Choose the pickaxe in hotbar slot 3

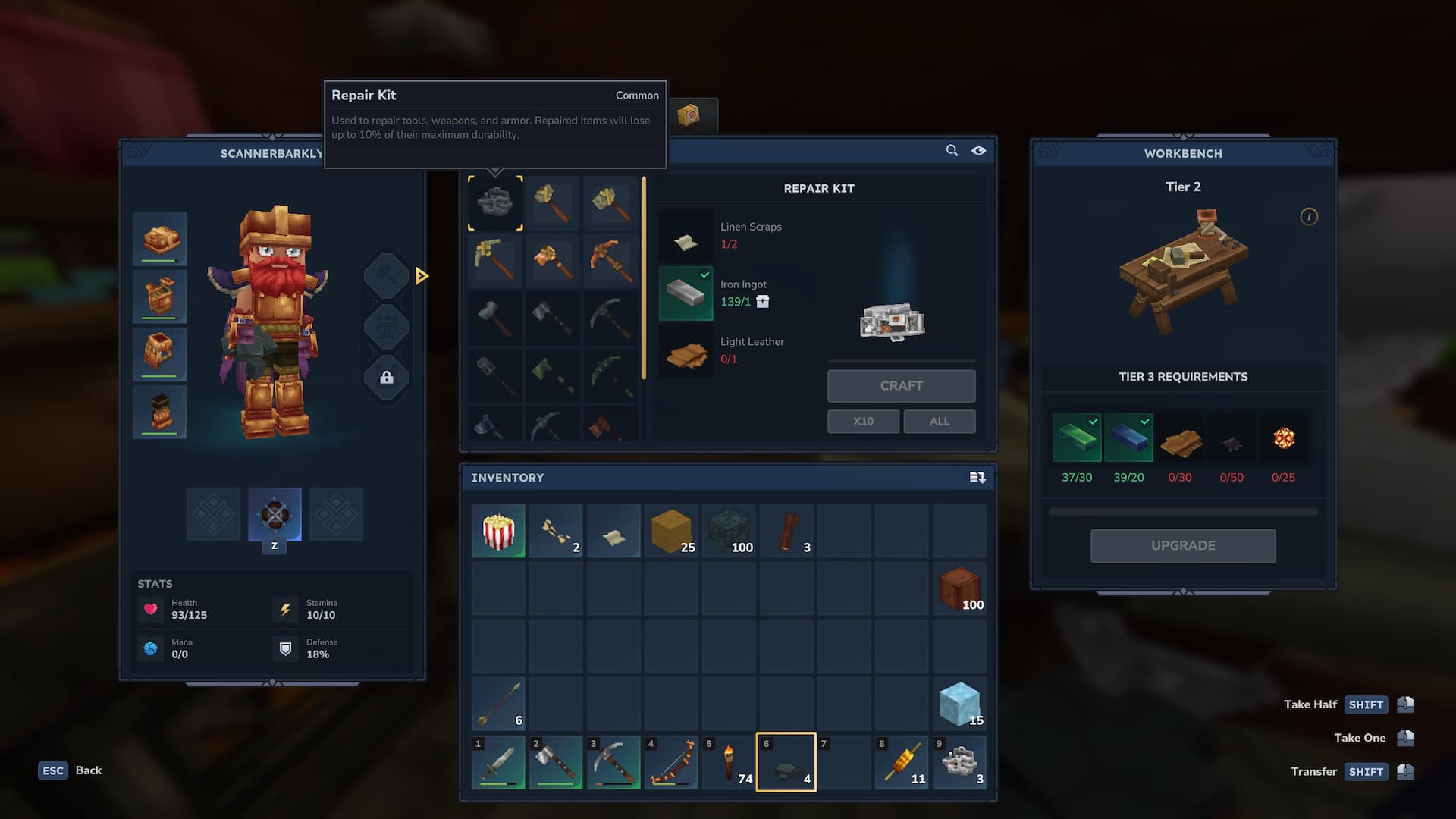[613, 762]
